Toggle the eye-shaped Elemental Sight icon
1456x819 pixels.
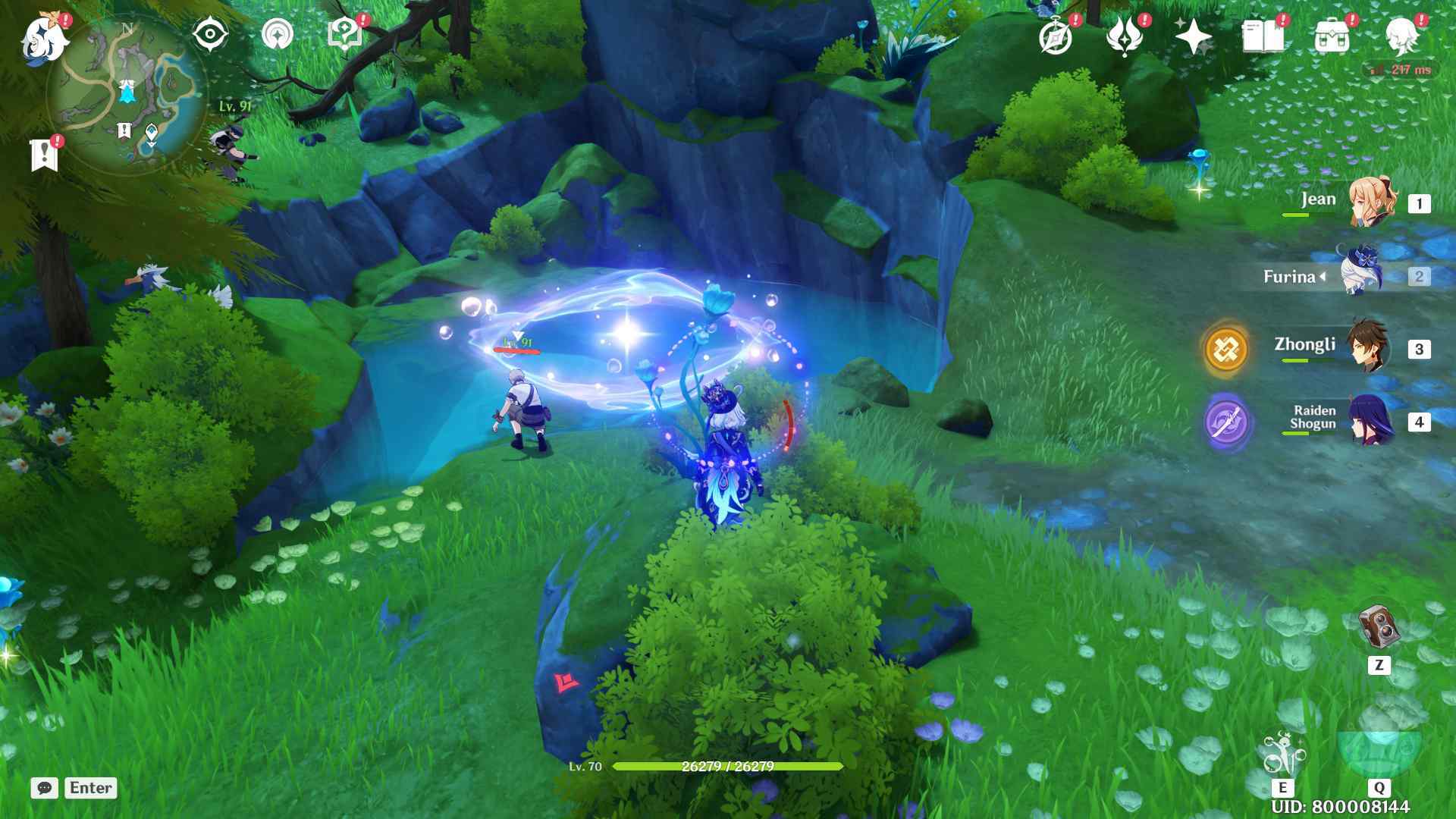(x=210, y=35)
